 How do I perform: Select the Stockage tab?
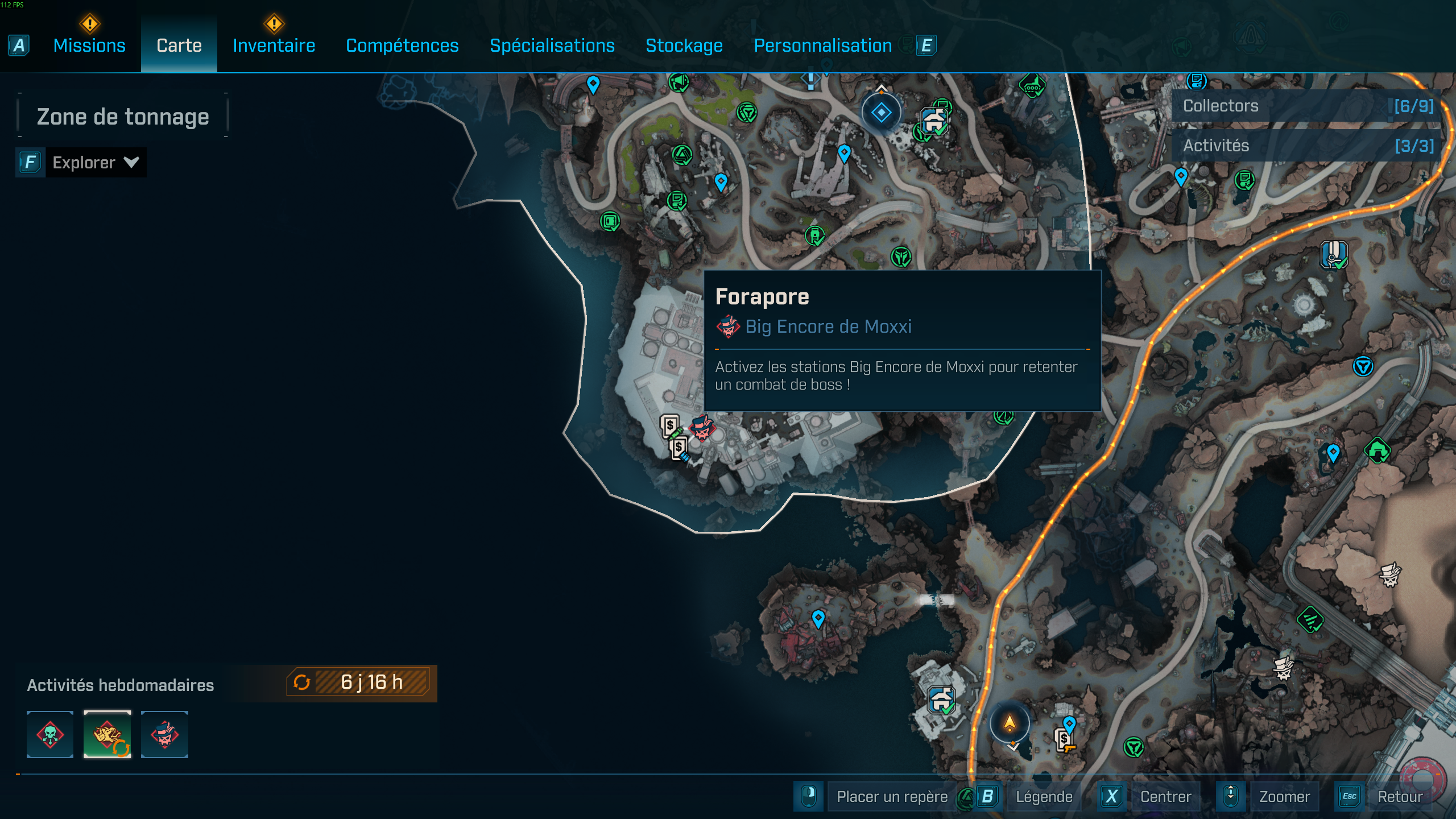684,45
